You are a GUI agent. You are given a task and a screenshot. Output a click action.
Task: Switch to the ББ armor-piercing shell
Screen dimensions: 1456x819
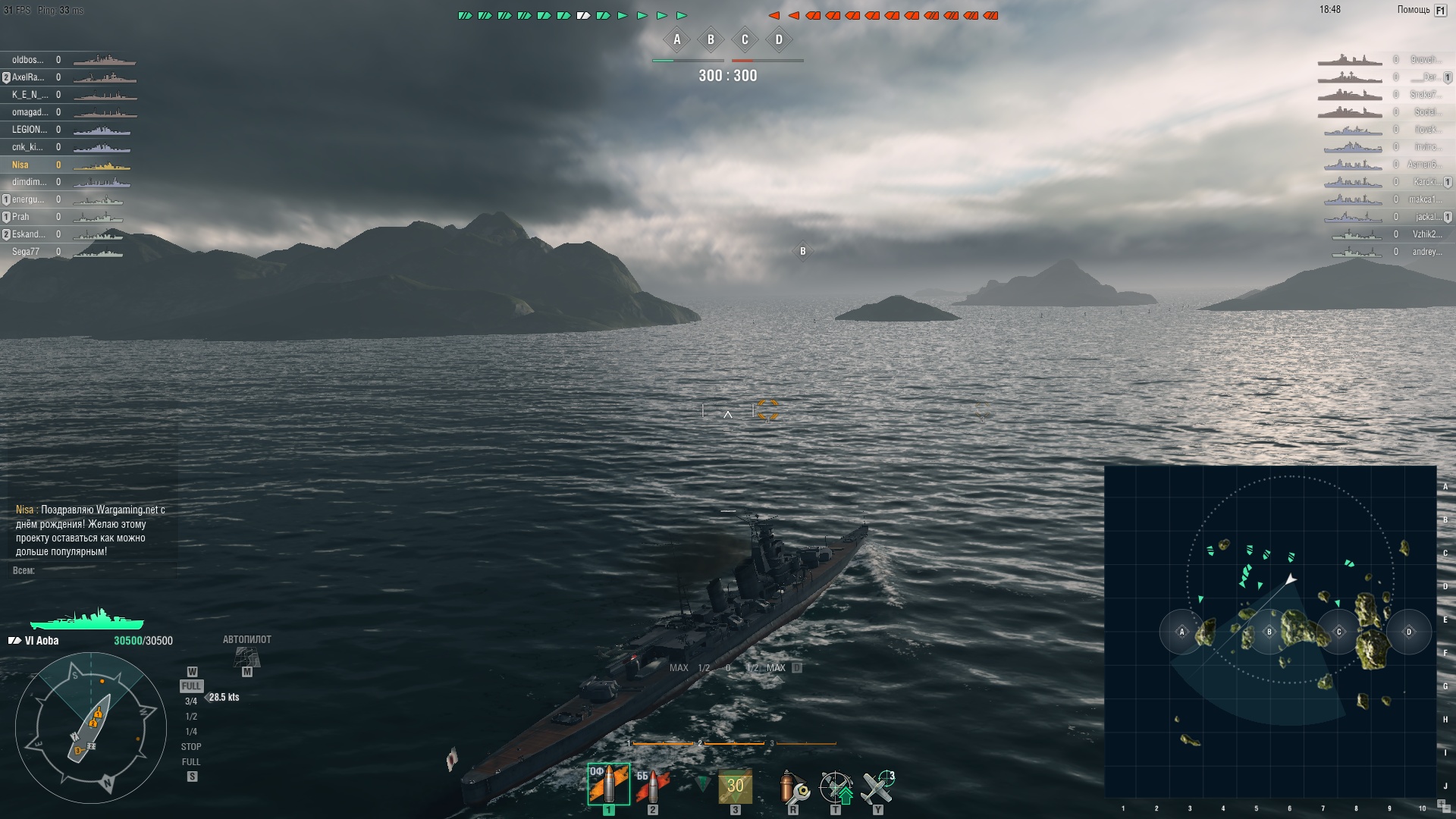coord(652,786)
